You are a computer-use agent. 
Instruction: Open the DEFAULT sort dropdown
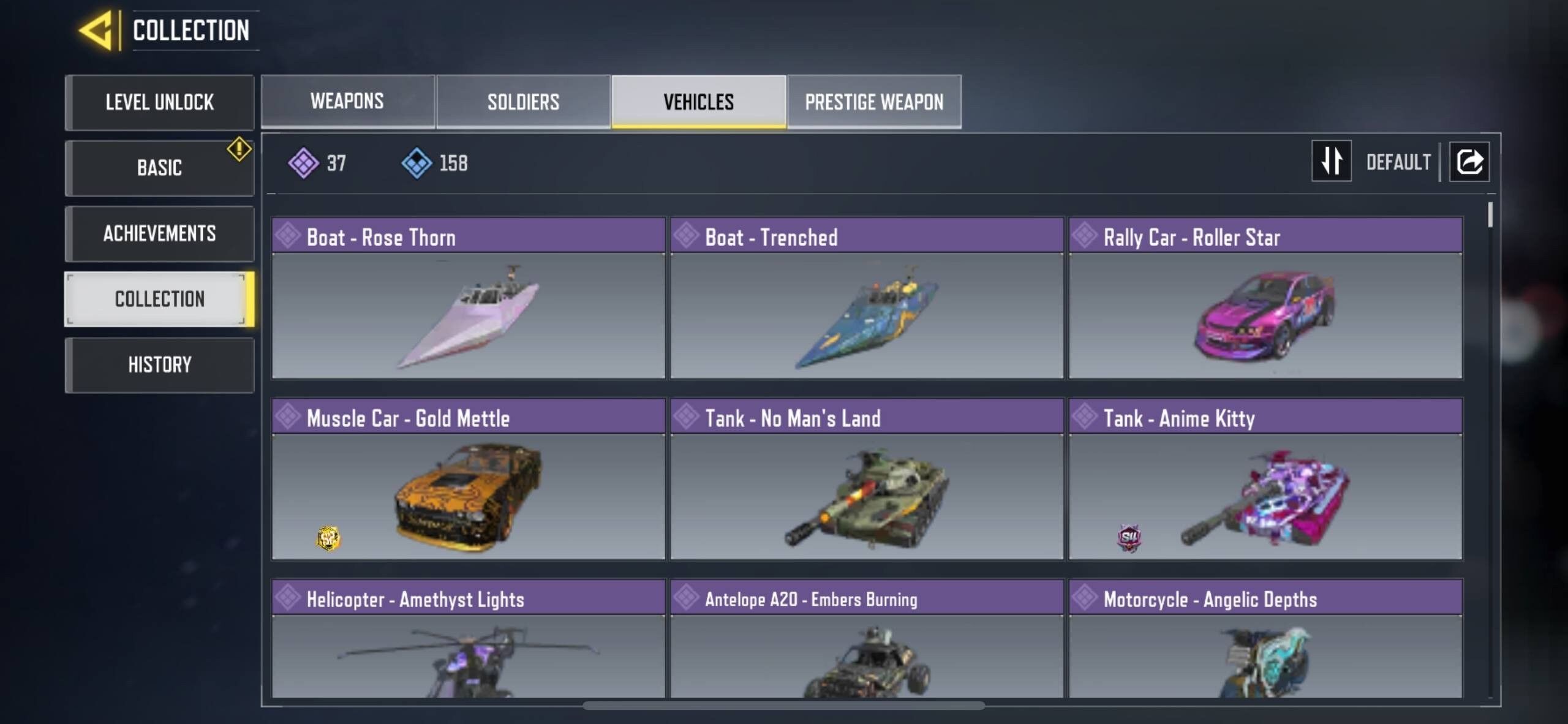click(1398, 161)
